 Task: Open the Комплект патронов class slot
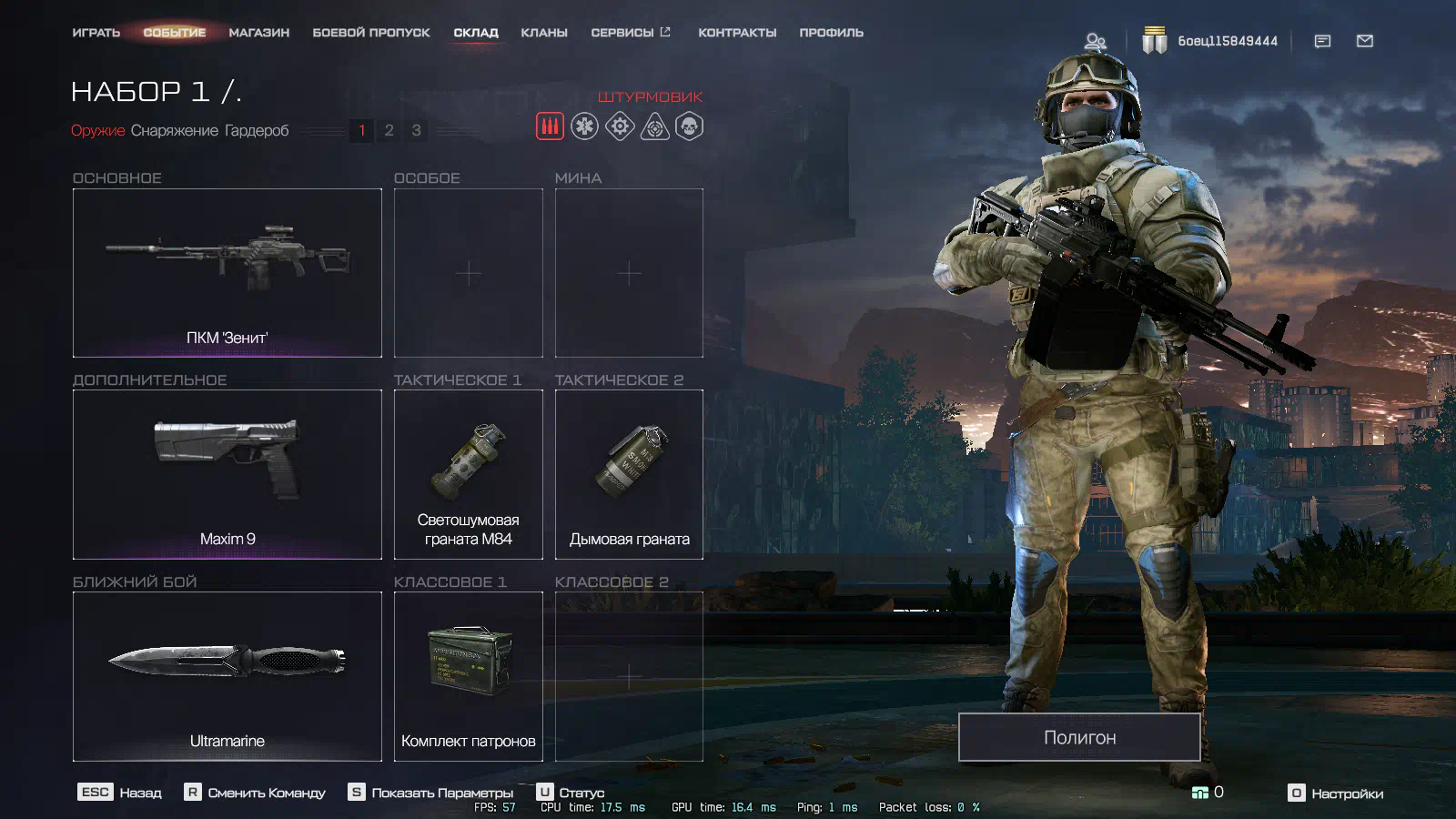(468, 676)
